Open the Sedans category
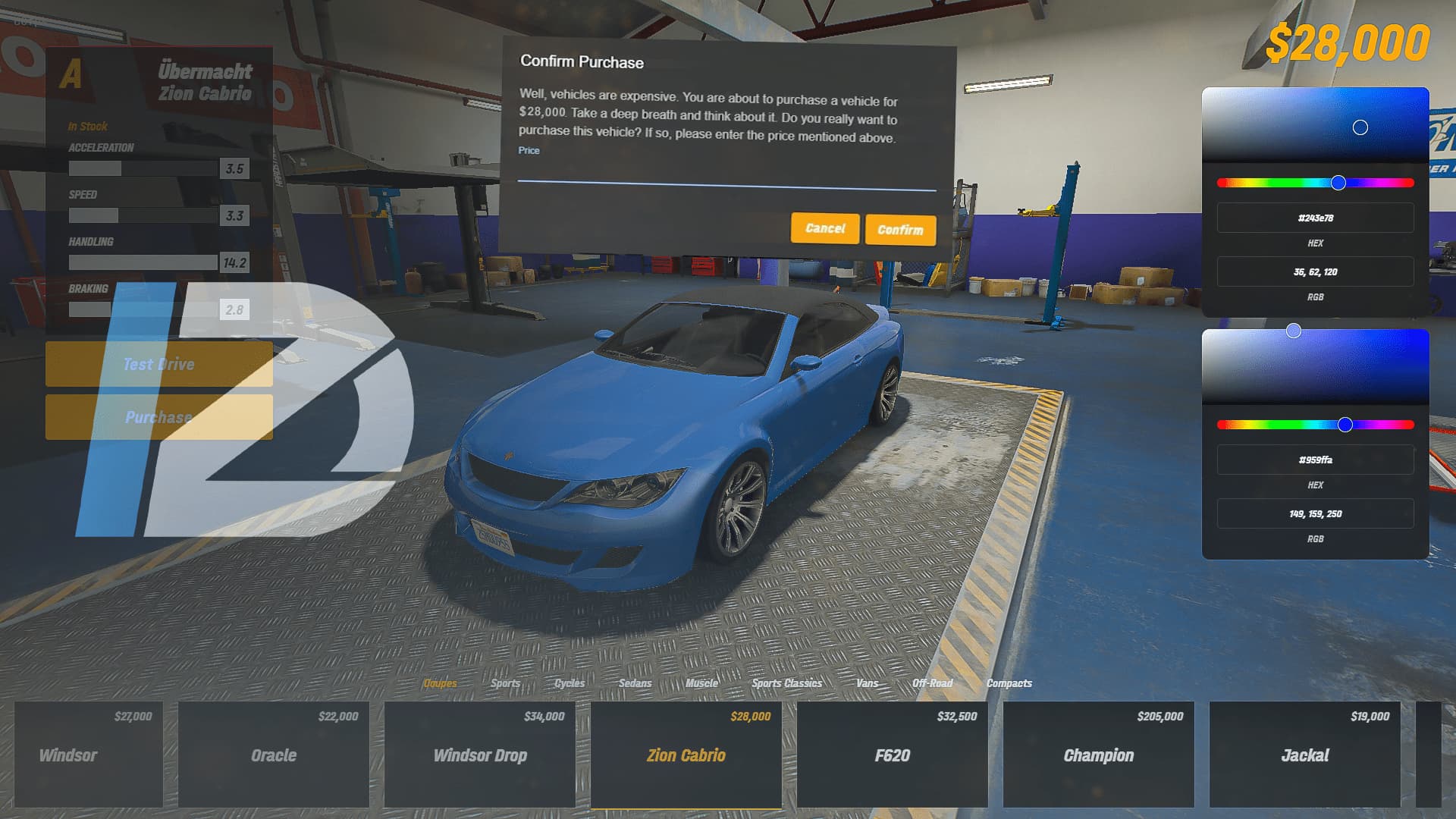This screenshot has width=1456, height=819. pos(635,683)
